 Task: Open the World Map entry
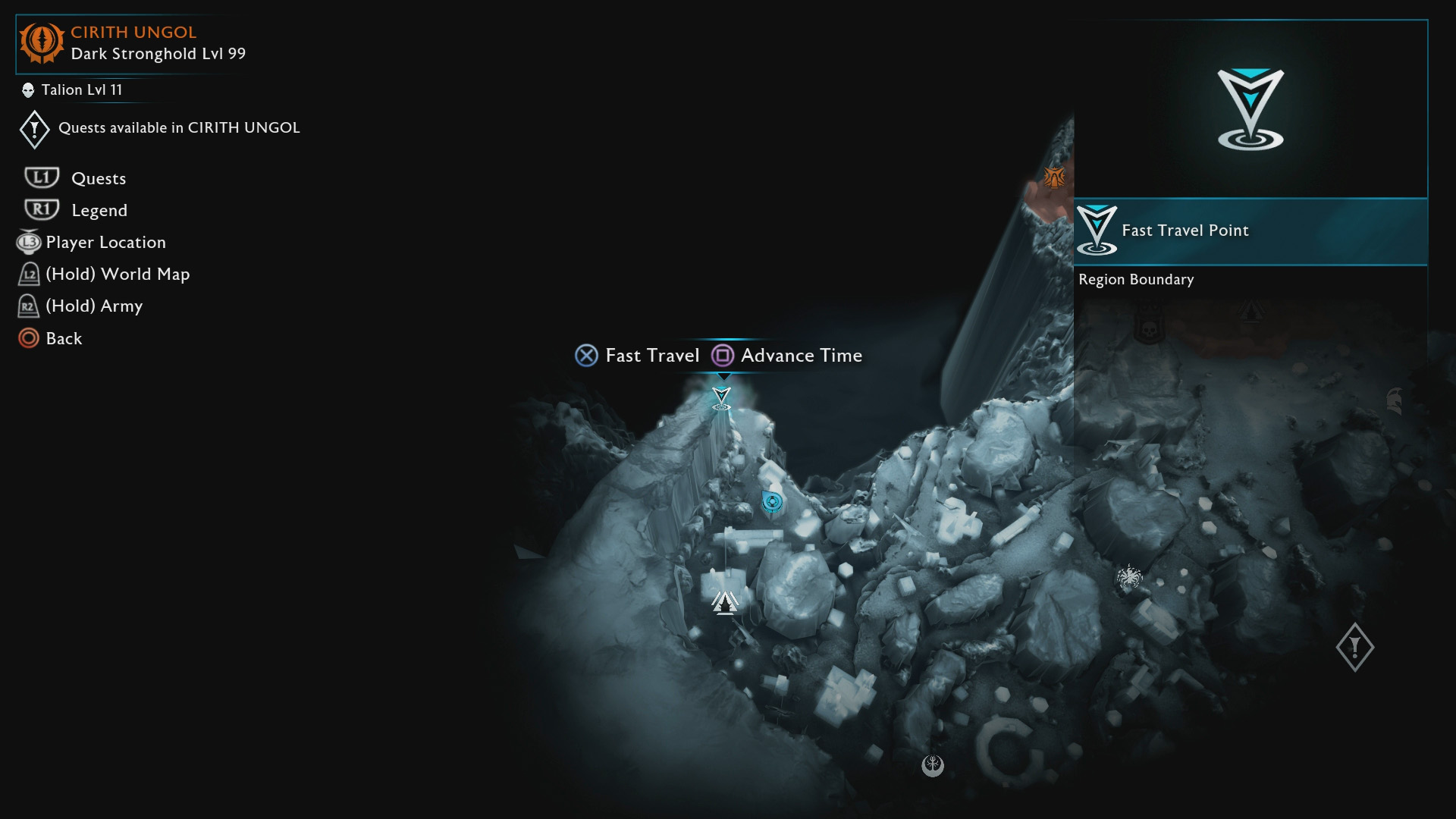117,275
